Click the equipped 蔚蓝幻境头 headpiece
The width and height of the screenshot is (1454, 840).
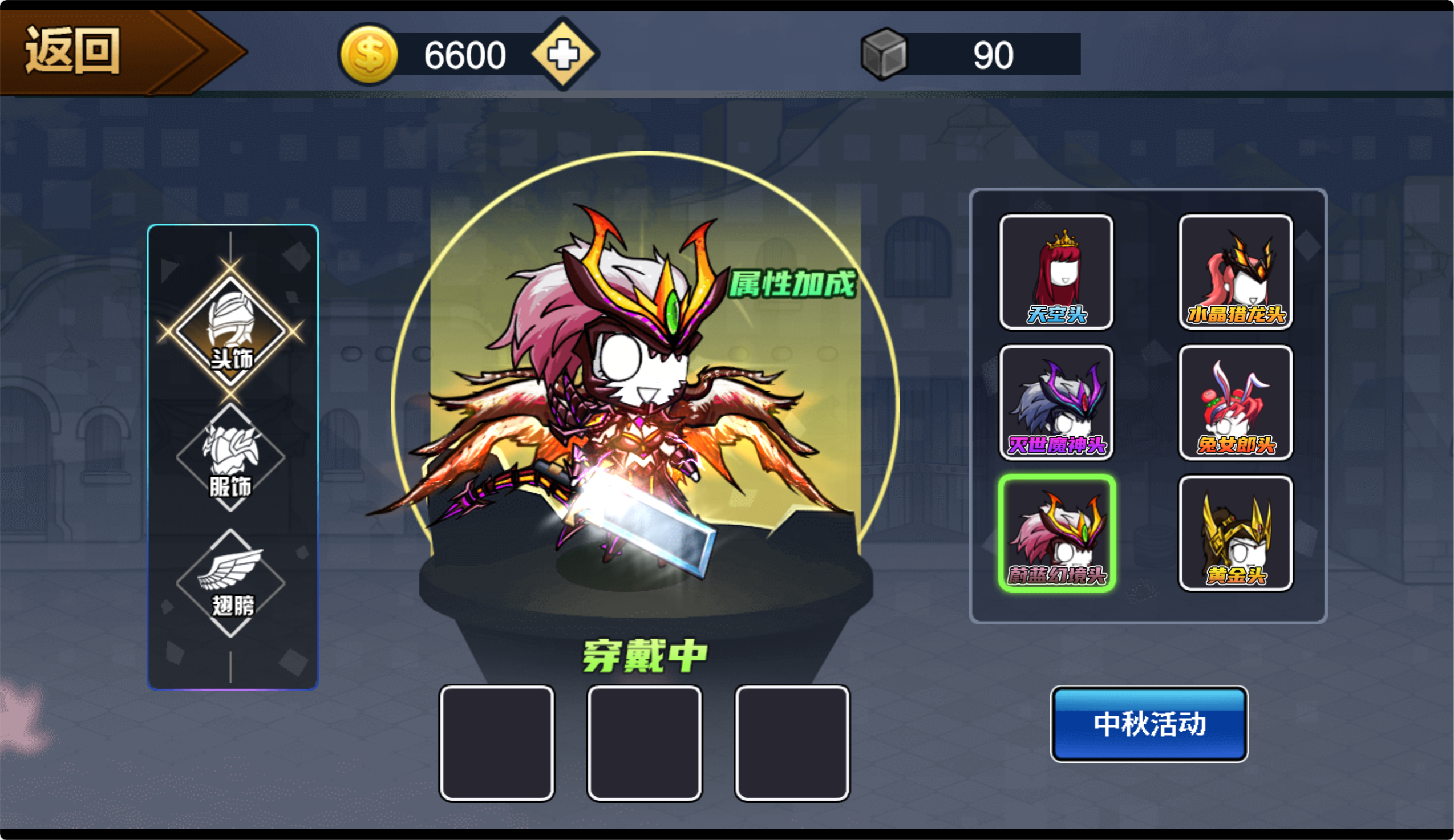pos(1056,534)
